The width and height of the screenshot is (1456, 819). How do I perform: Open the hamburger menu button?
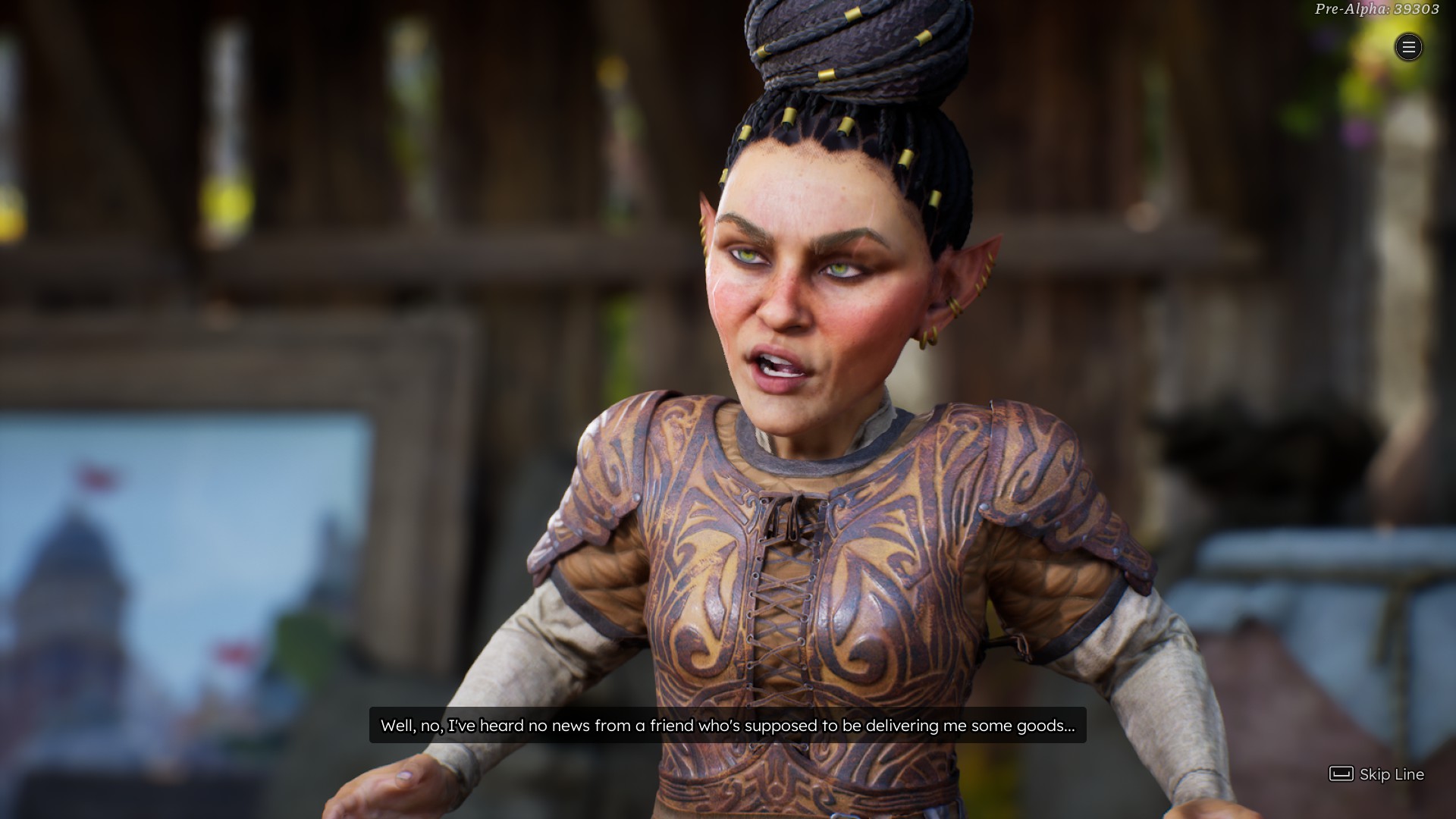click(1408, 48)
